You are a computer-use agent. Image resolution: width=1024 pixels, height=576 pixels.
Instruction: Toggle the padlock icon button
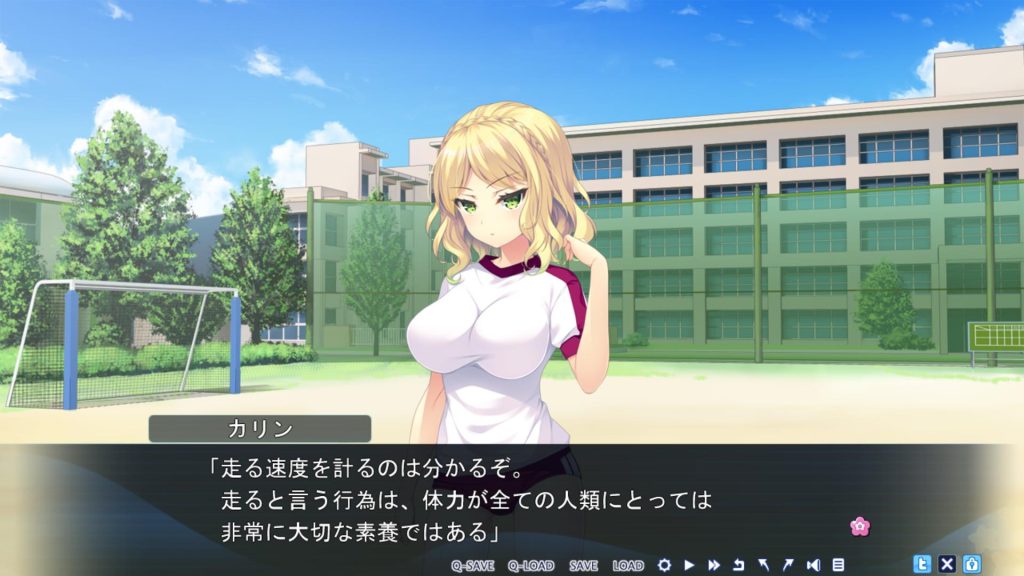point(971,564)
